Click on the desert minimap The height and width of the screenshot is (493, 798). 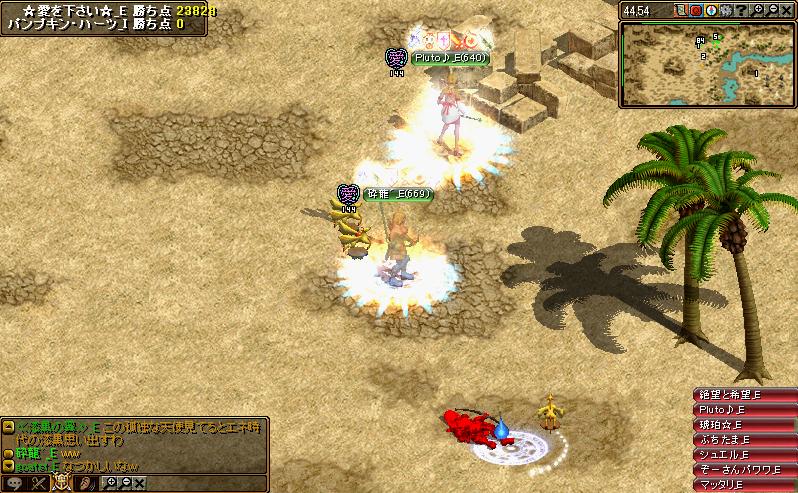pyautogui.click(x=706, y=64)
